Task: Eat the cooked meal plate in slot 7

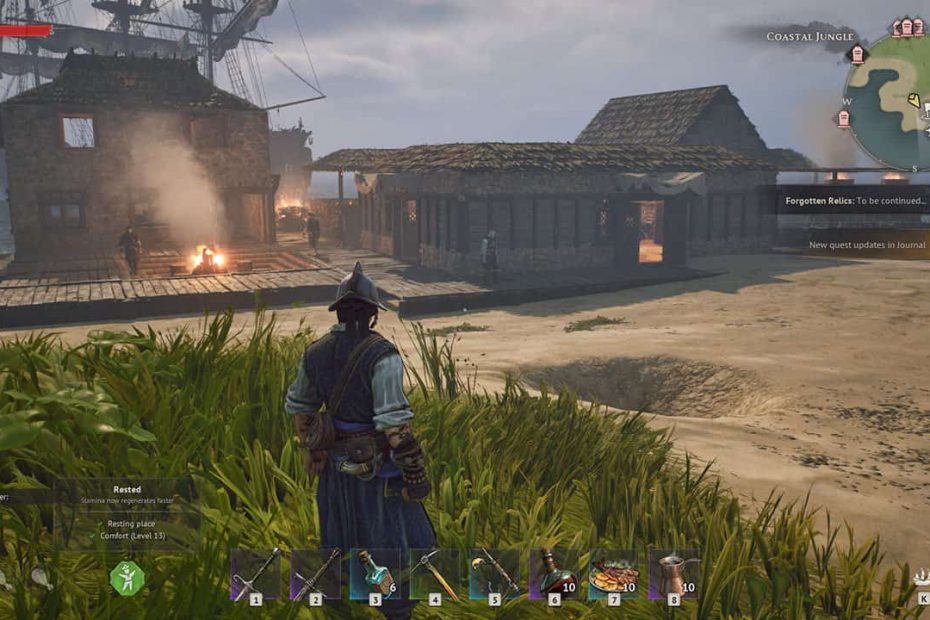Action: pos(614,575)
